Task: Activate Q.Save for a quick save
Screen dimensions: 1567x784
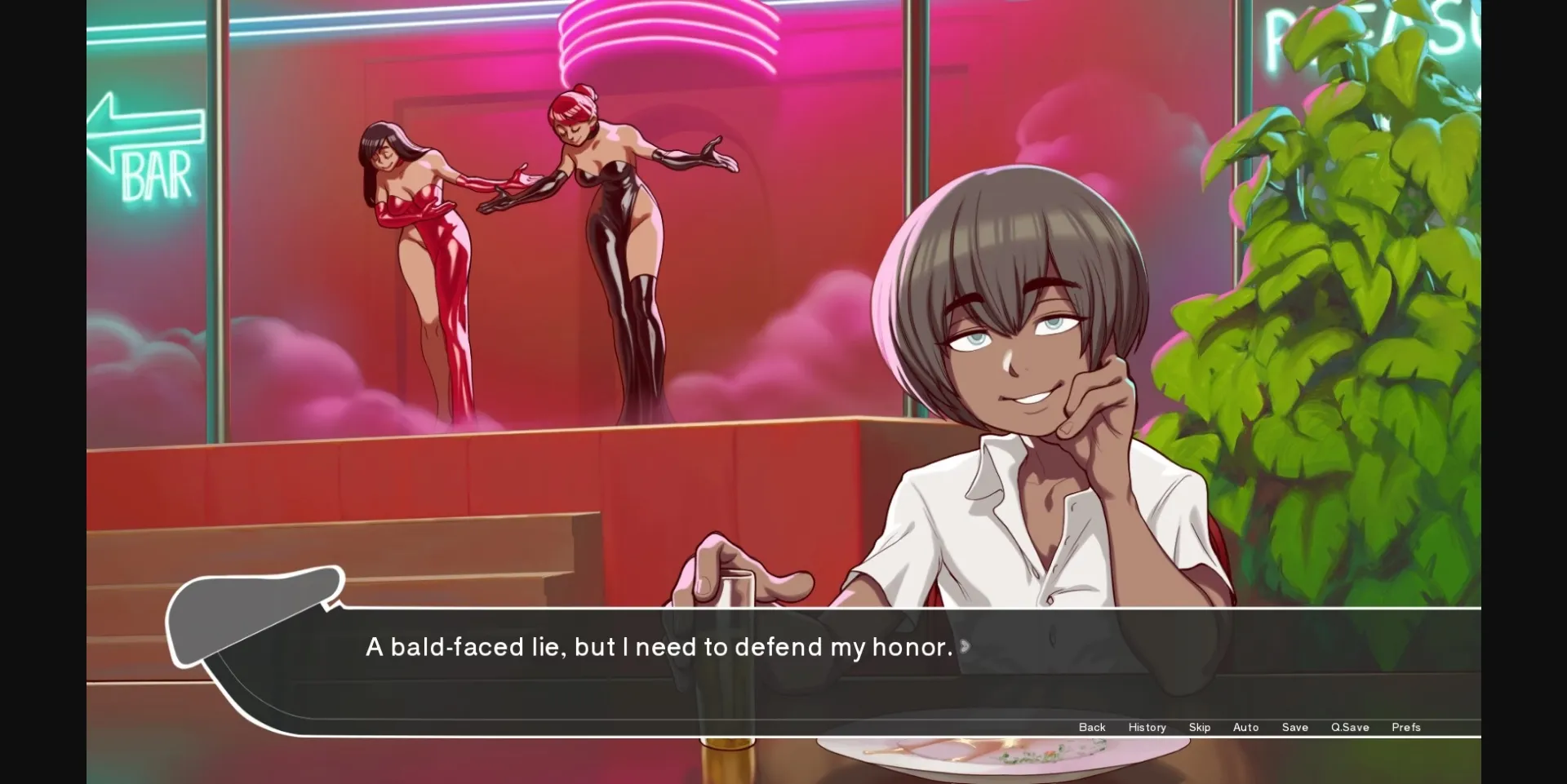Action: (1350, 727)
